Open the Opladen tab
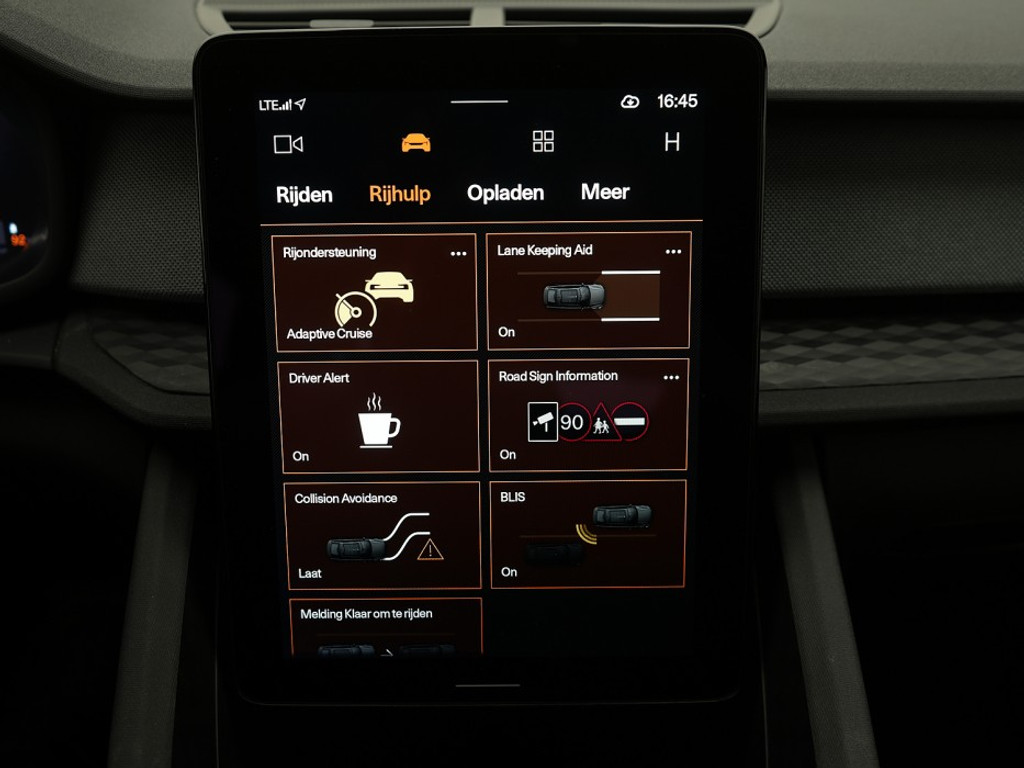The height and width of the screenshot is (768, 1024). pyautogui.click(x=505, y=193)
